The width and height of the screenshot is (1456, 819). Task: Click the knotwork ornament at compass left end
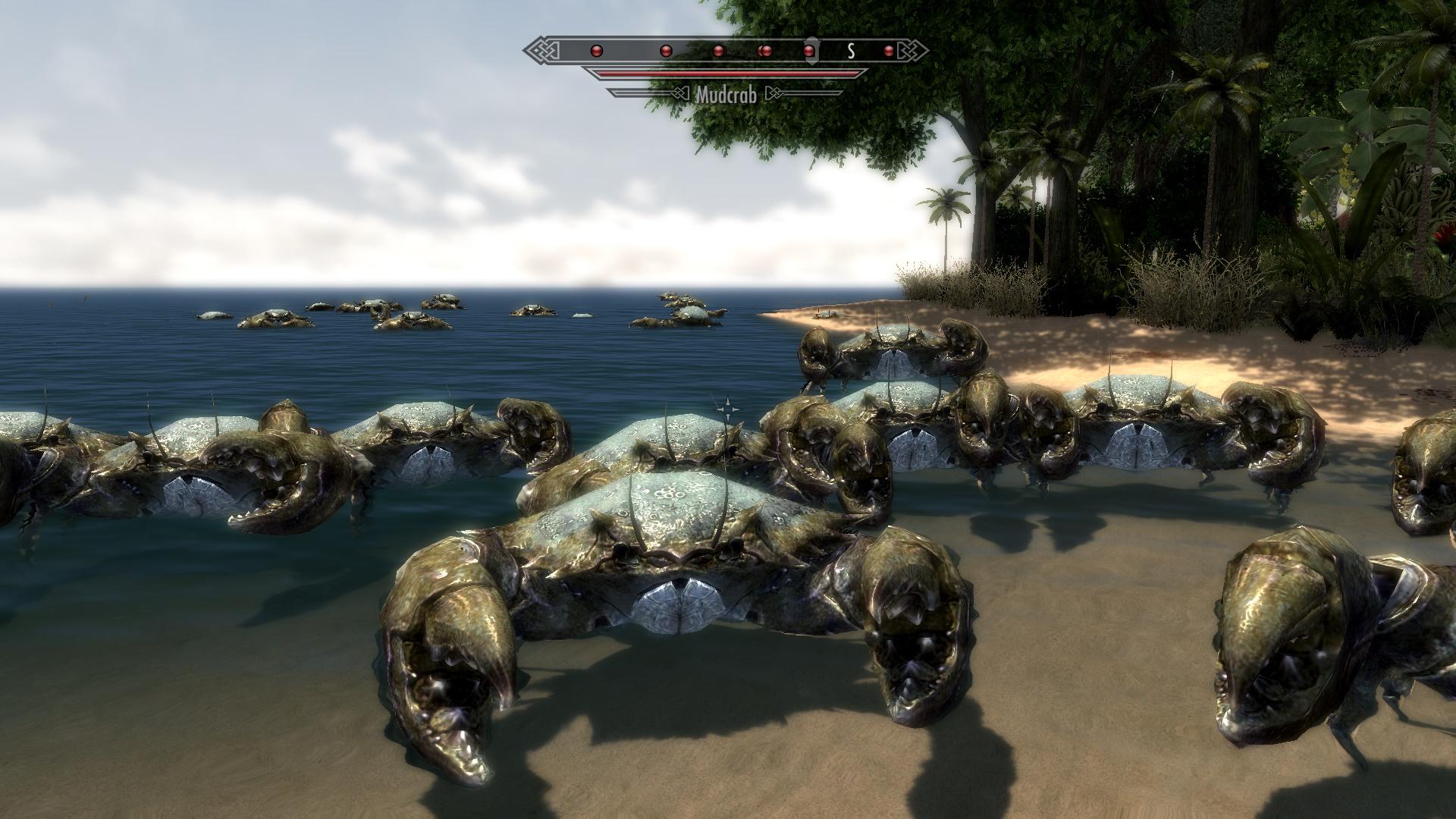(540, 50)
